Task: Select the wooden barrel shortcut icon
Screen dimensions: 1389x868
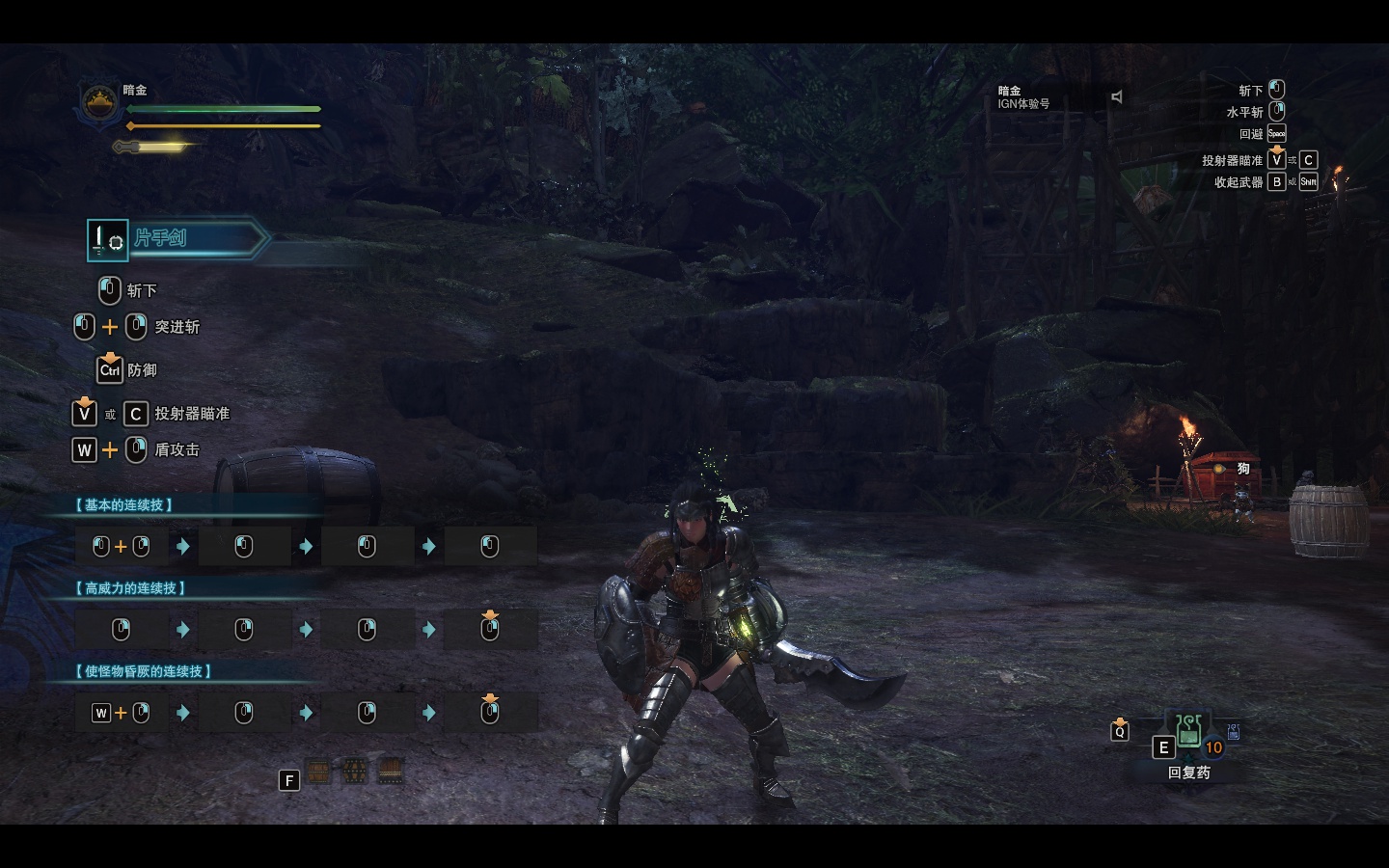Action: (318, 771)
